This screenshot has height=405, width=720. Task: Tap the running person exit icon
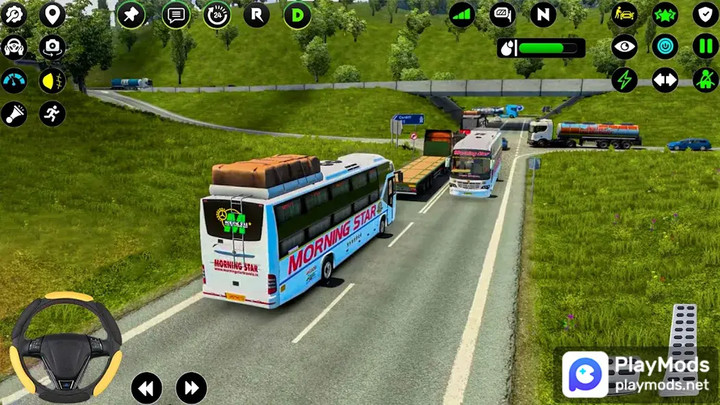(x=52, y=114)
